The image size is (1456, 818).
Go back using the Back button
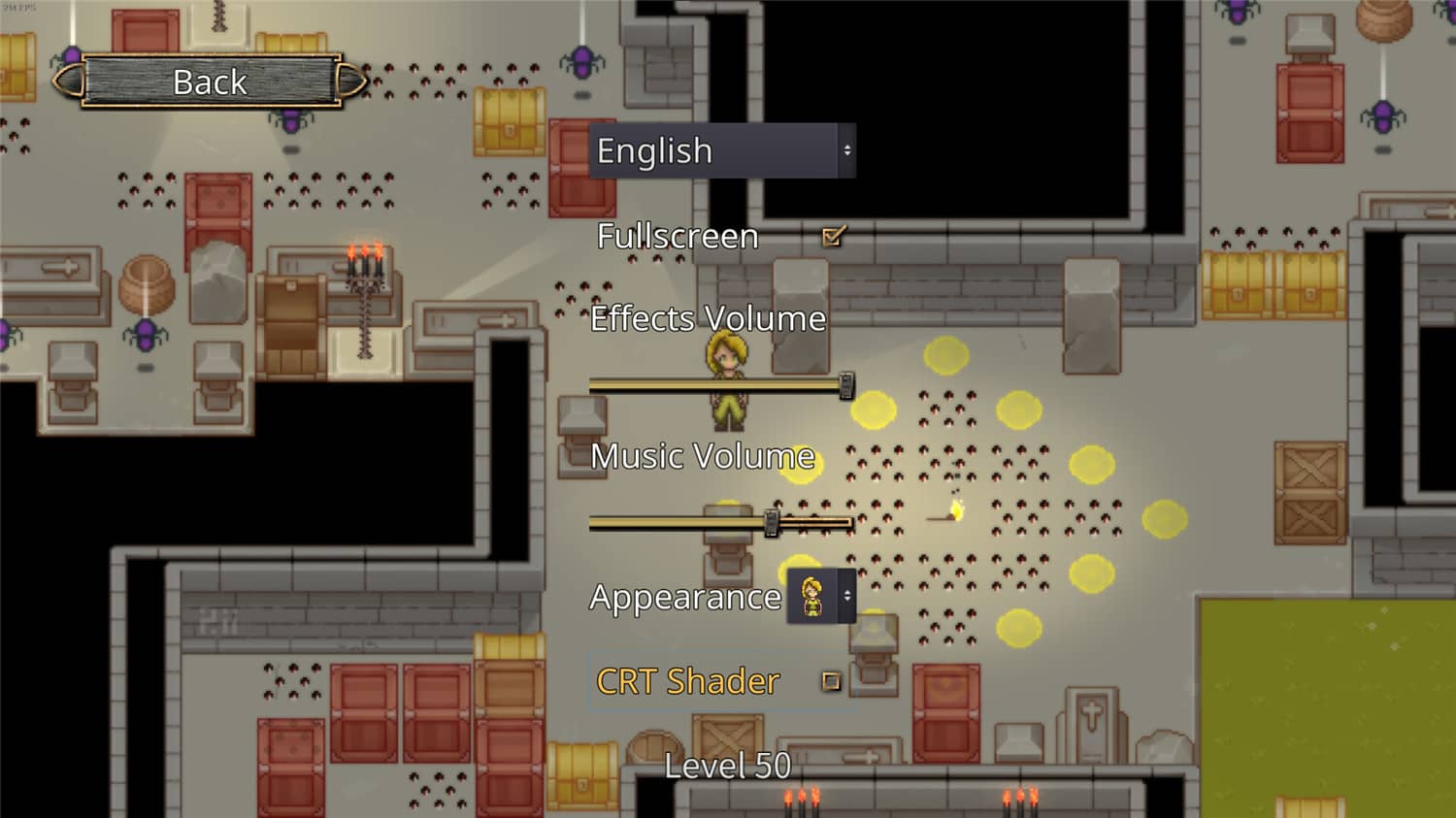[x=211, y=82]
